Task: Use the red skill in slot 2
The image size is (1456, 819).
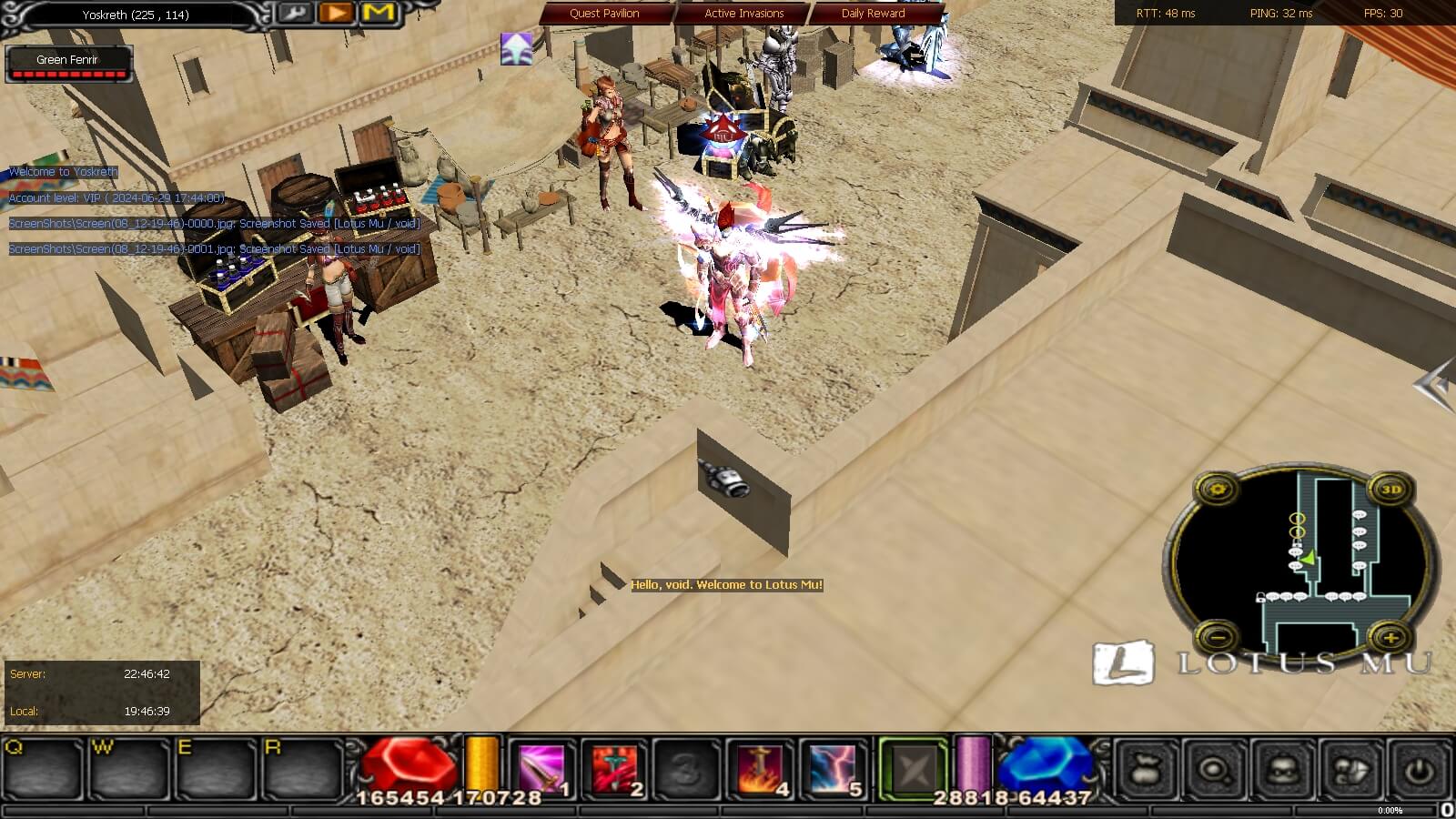Action: tap(614, 770)
